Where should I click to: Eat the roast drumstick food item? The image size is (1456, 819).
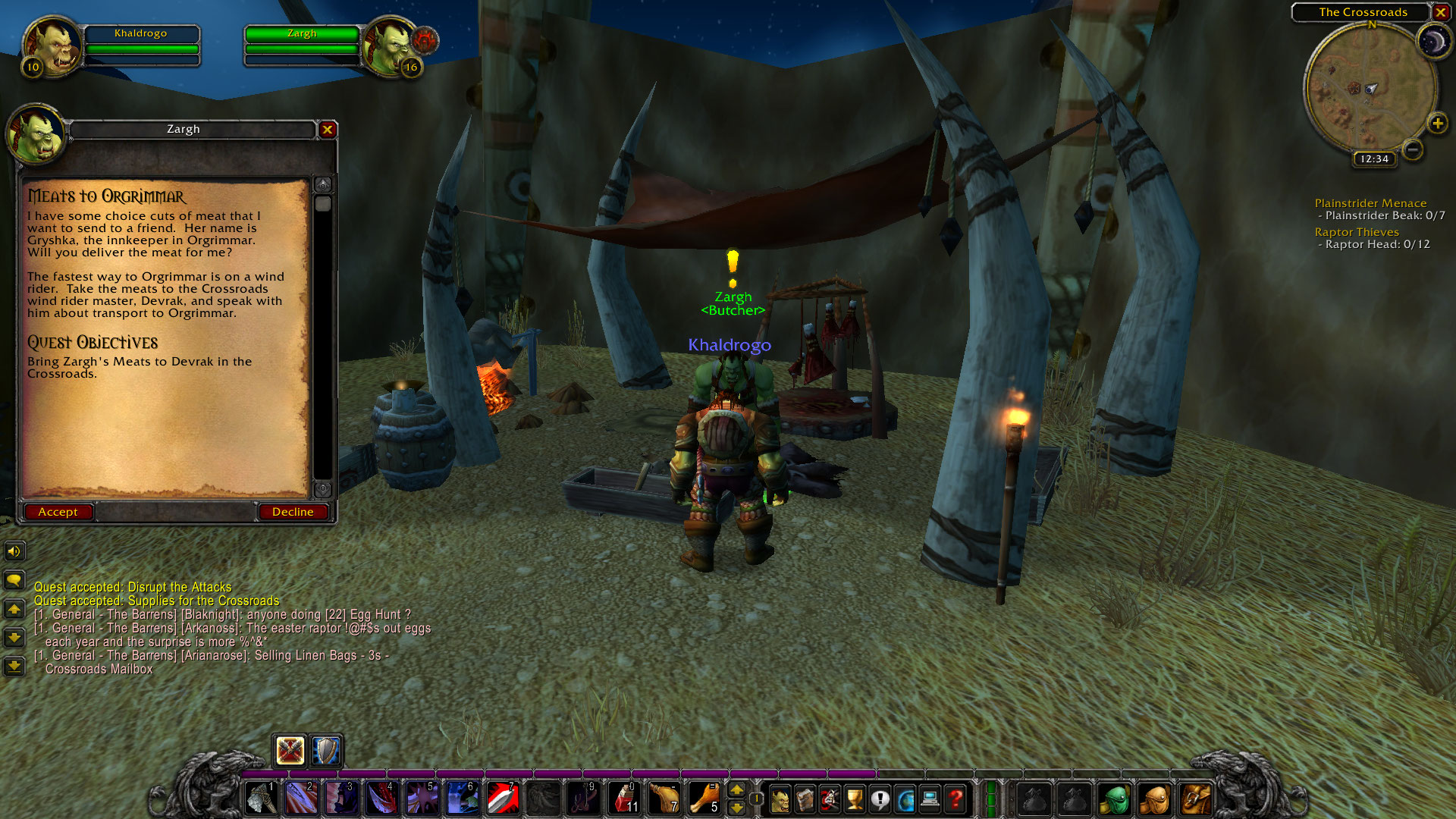706,798
